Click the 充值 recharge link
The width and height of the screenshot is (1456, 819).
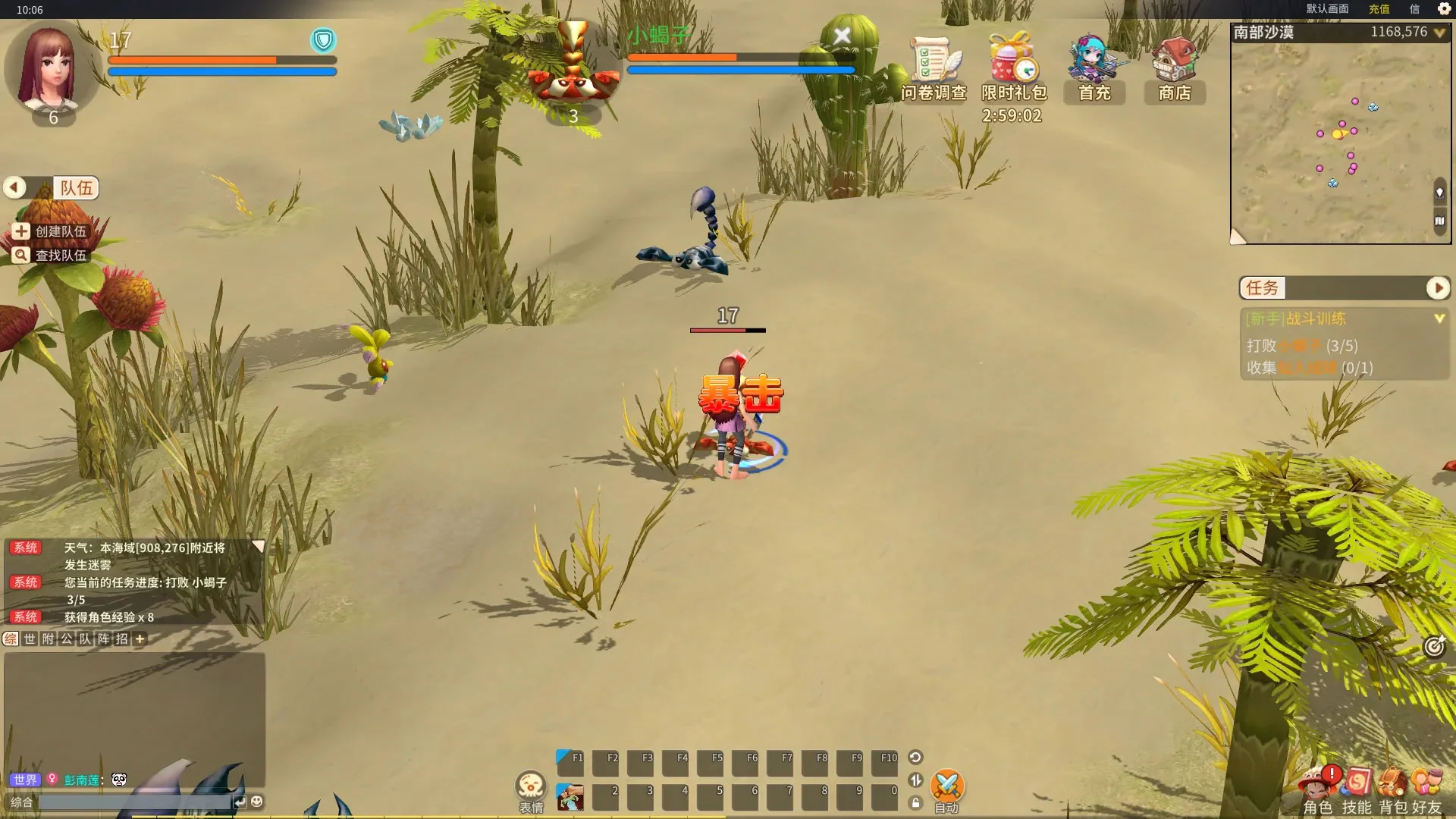tap(1379, 9)
